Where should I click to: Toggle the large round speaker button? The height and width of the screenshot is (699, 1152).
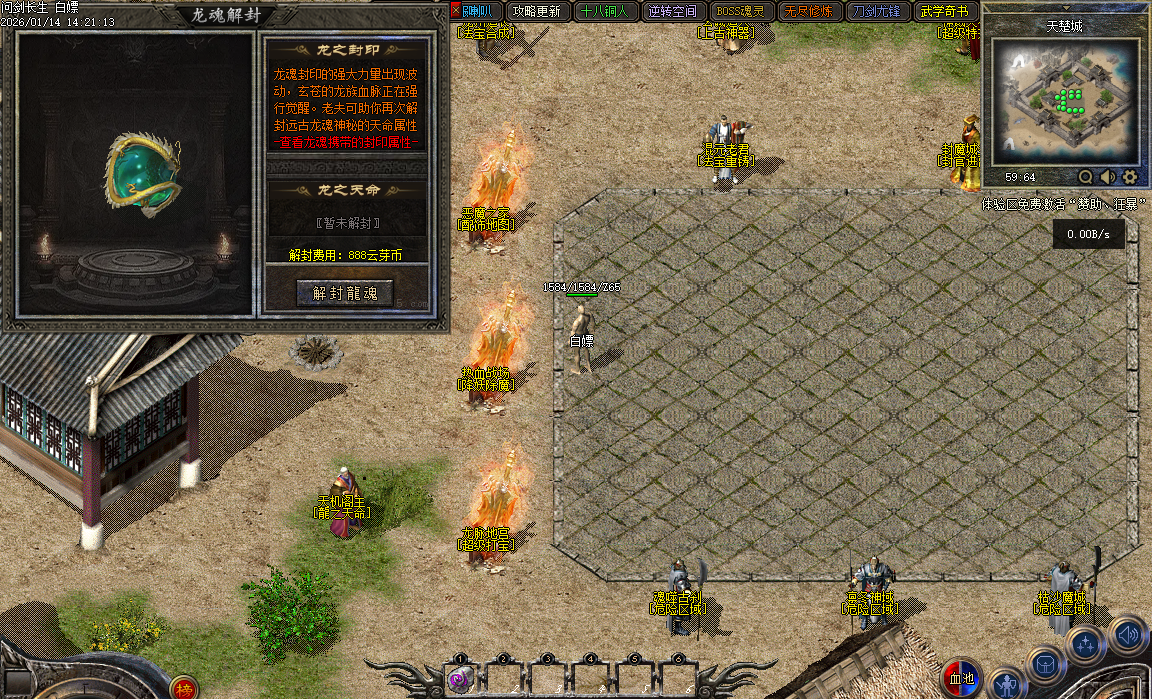click(x=1128, y=634)
